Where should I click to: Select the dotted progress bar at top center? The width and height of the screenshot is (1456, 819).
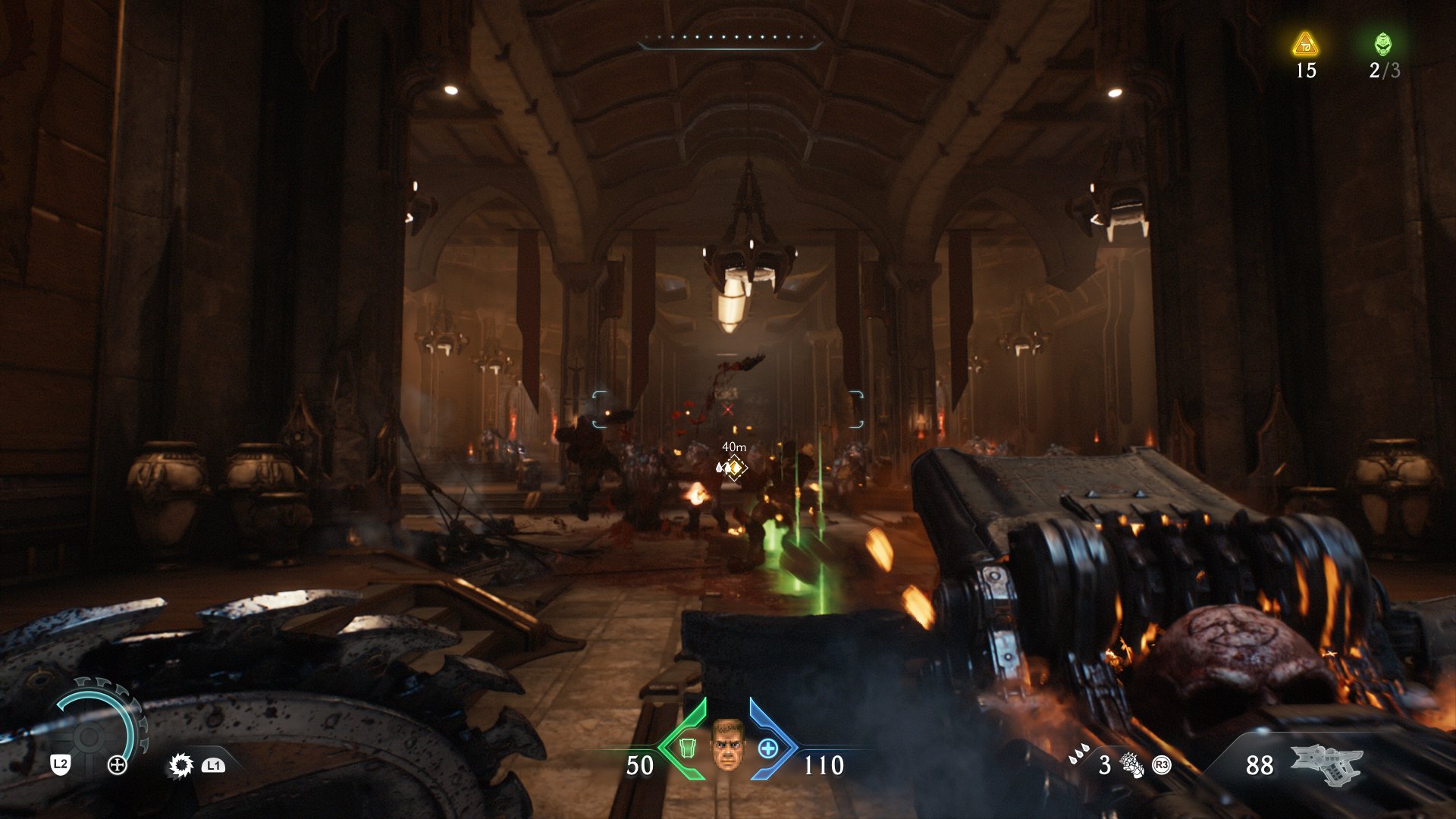pyautogui.click(x=730, y=36)
